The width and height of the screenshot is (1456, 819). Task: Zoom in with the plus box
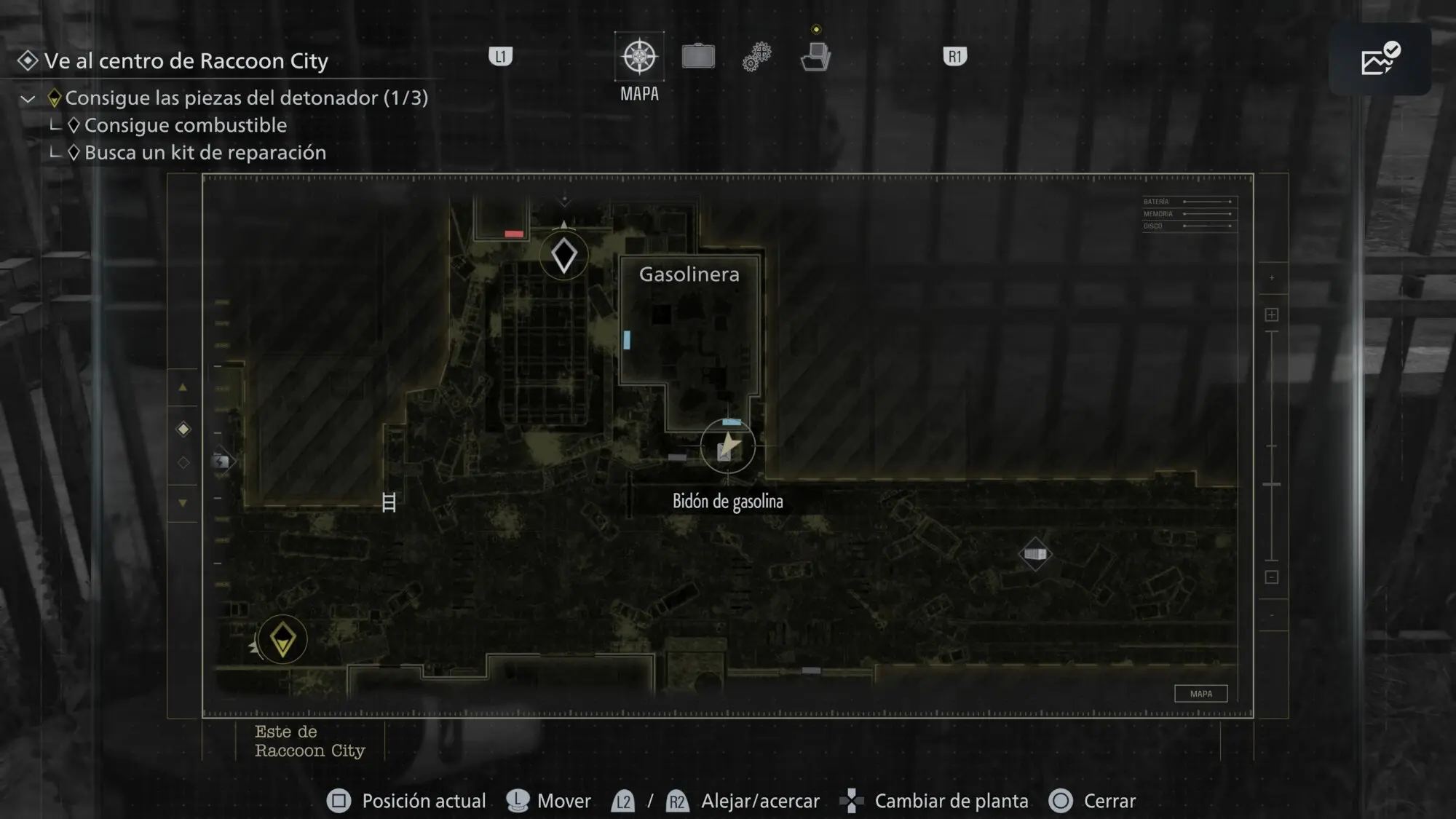click(x=1272, y=314)
